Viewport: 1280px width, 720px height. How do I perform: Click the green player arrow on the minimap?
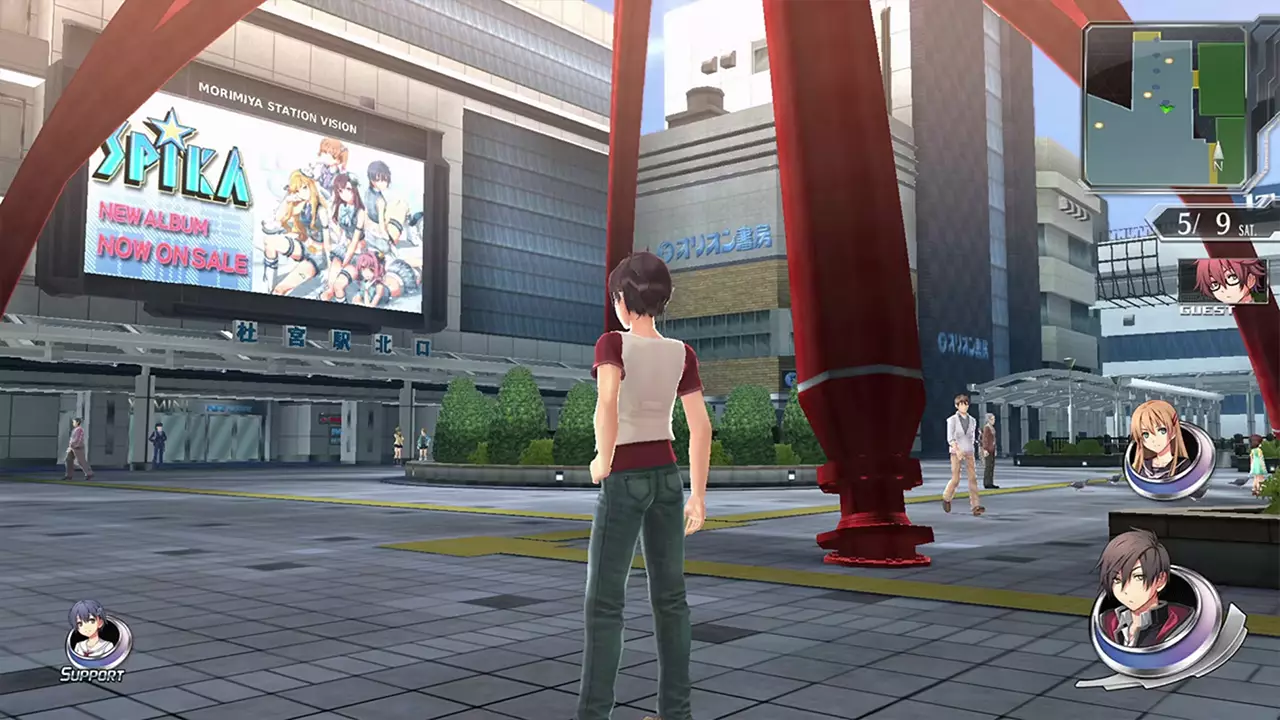tap(1166, 108)
